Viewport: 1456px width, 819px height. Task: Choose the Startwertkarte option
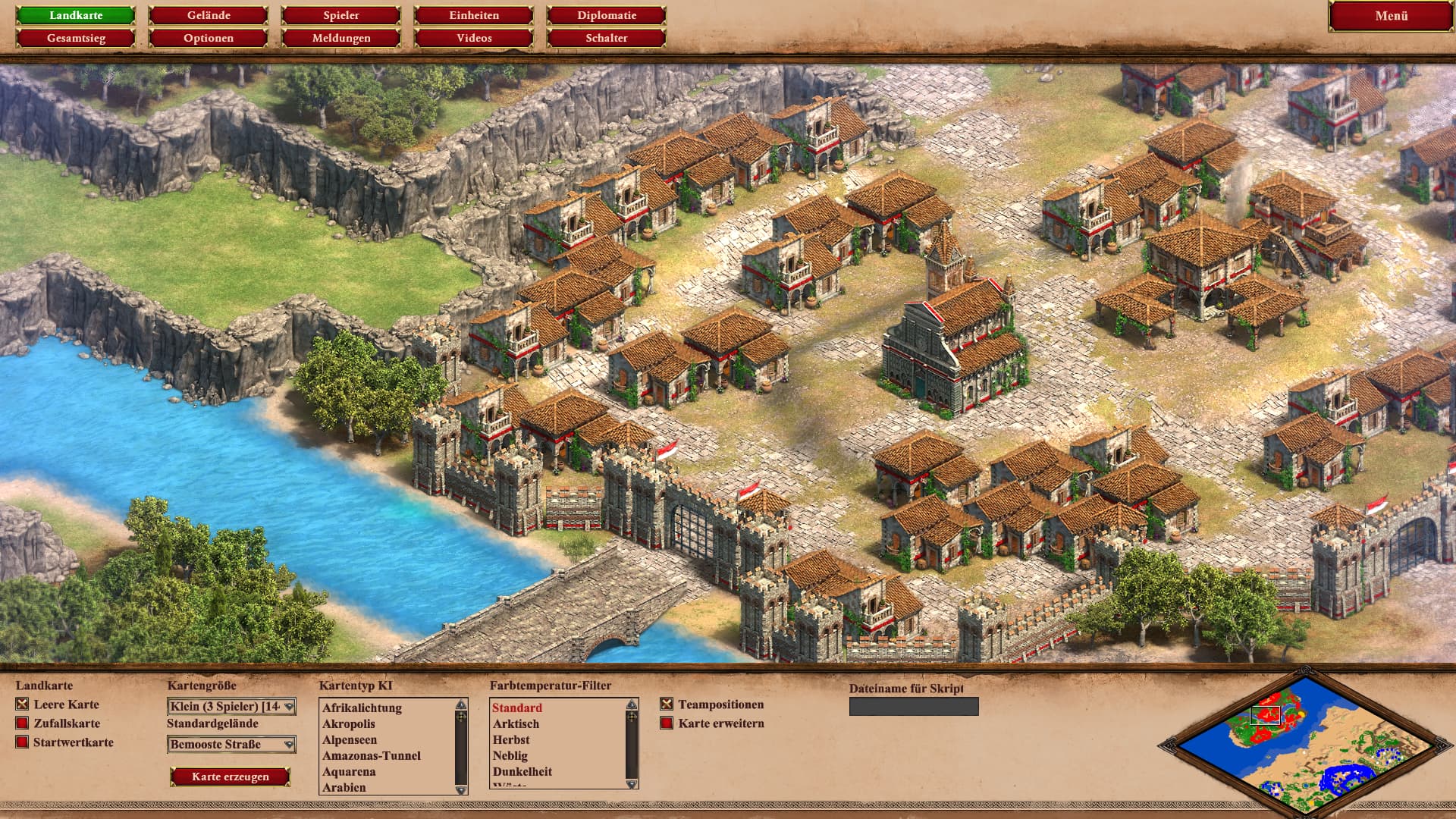(x=23, y=742)
